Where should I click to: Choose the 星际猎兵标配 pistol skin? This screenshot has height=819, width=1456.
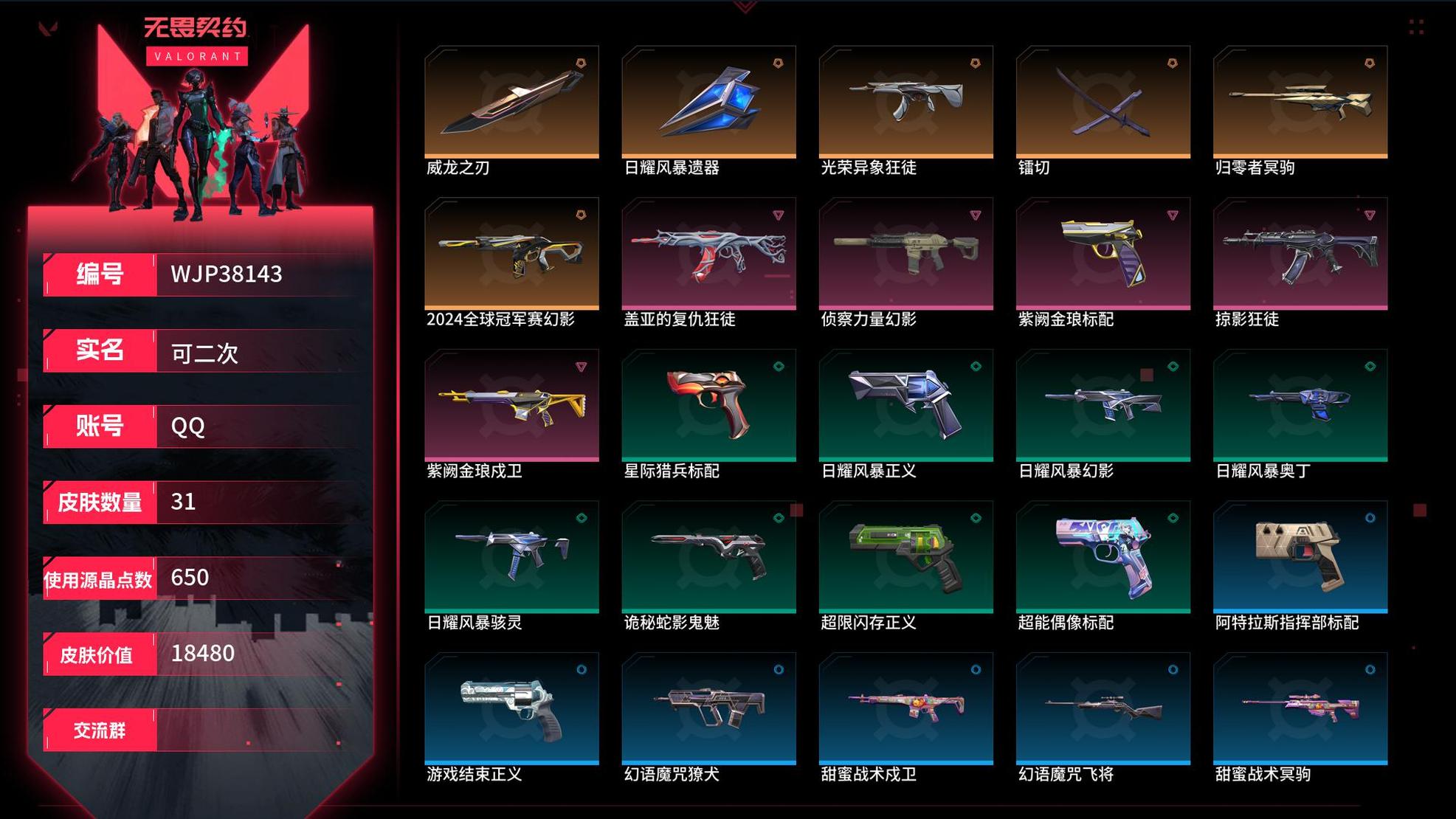(x=708, y=405)
